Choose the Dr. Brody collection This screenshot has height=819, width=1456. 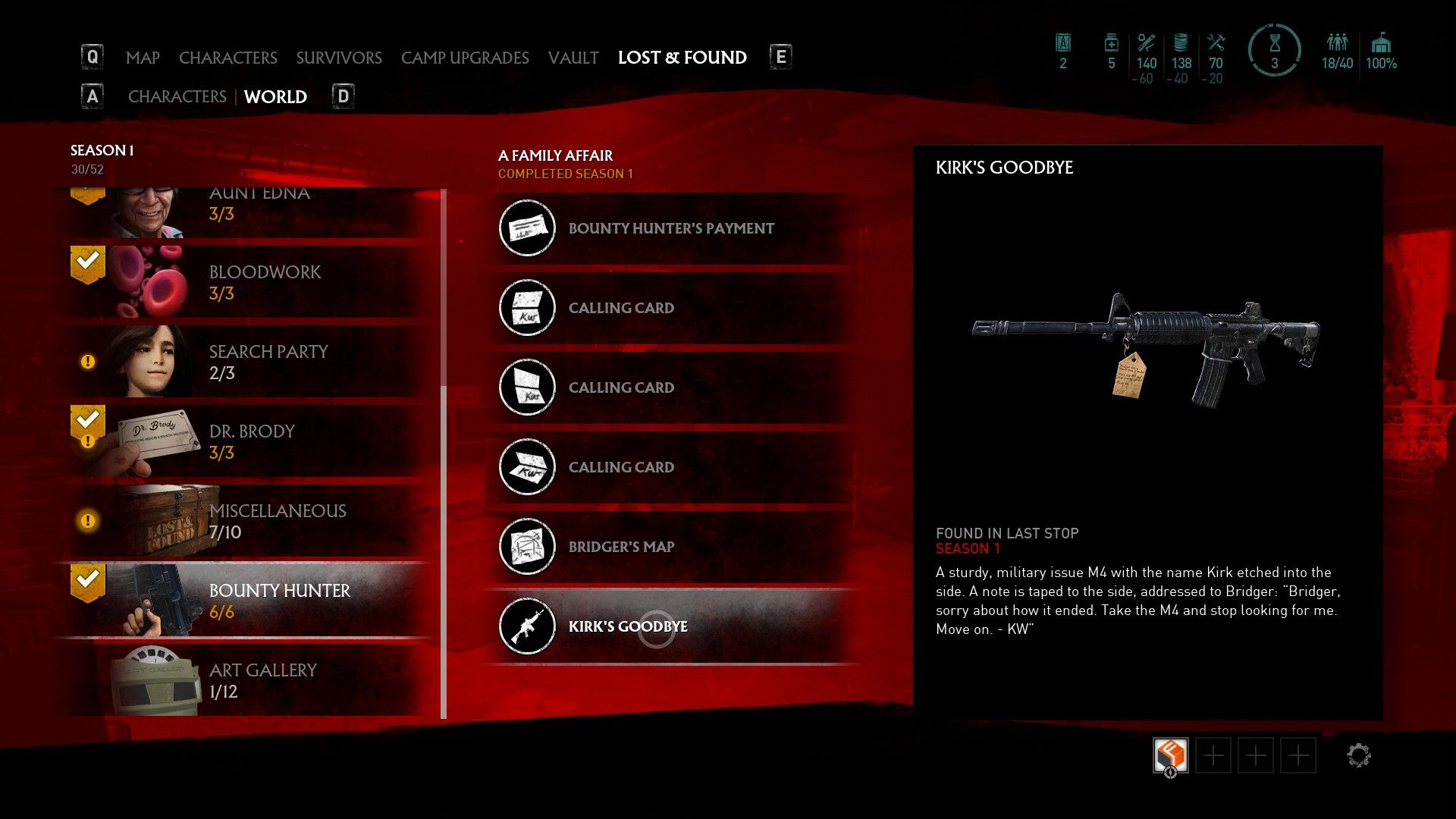point(250,441)
